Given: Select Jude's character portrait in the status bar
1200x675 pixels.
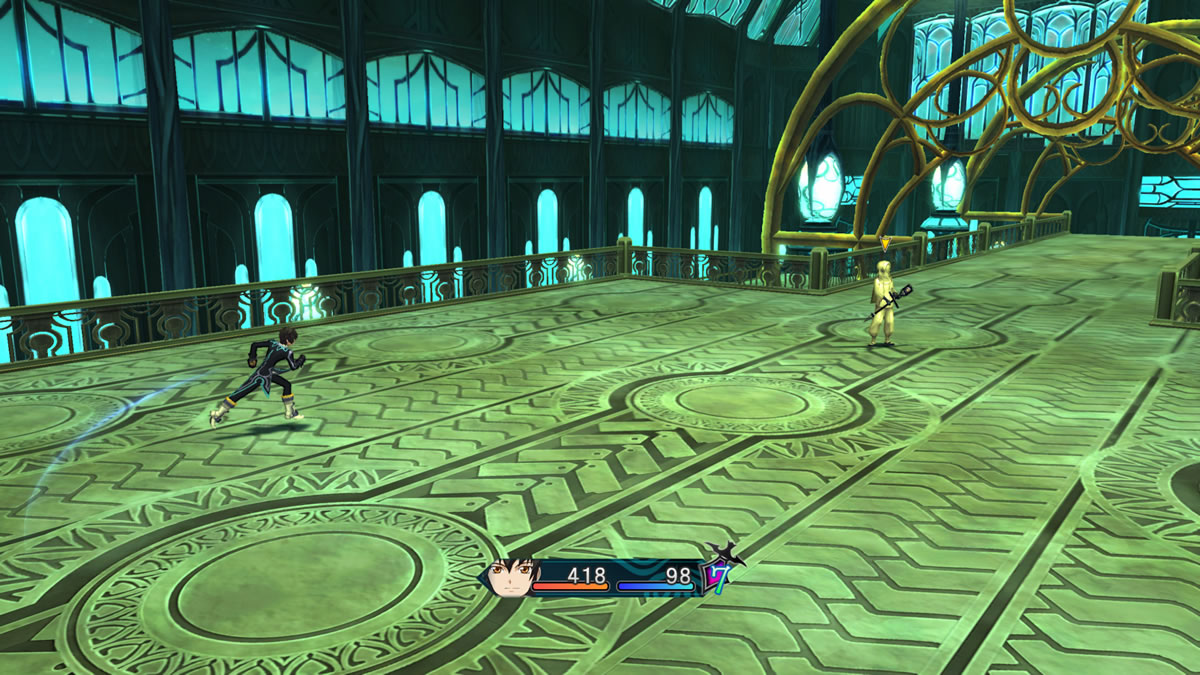Looking at the screenshot, I should coord(512,577).
